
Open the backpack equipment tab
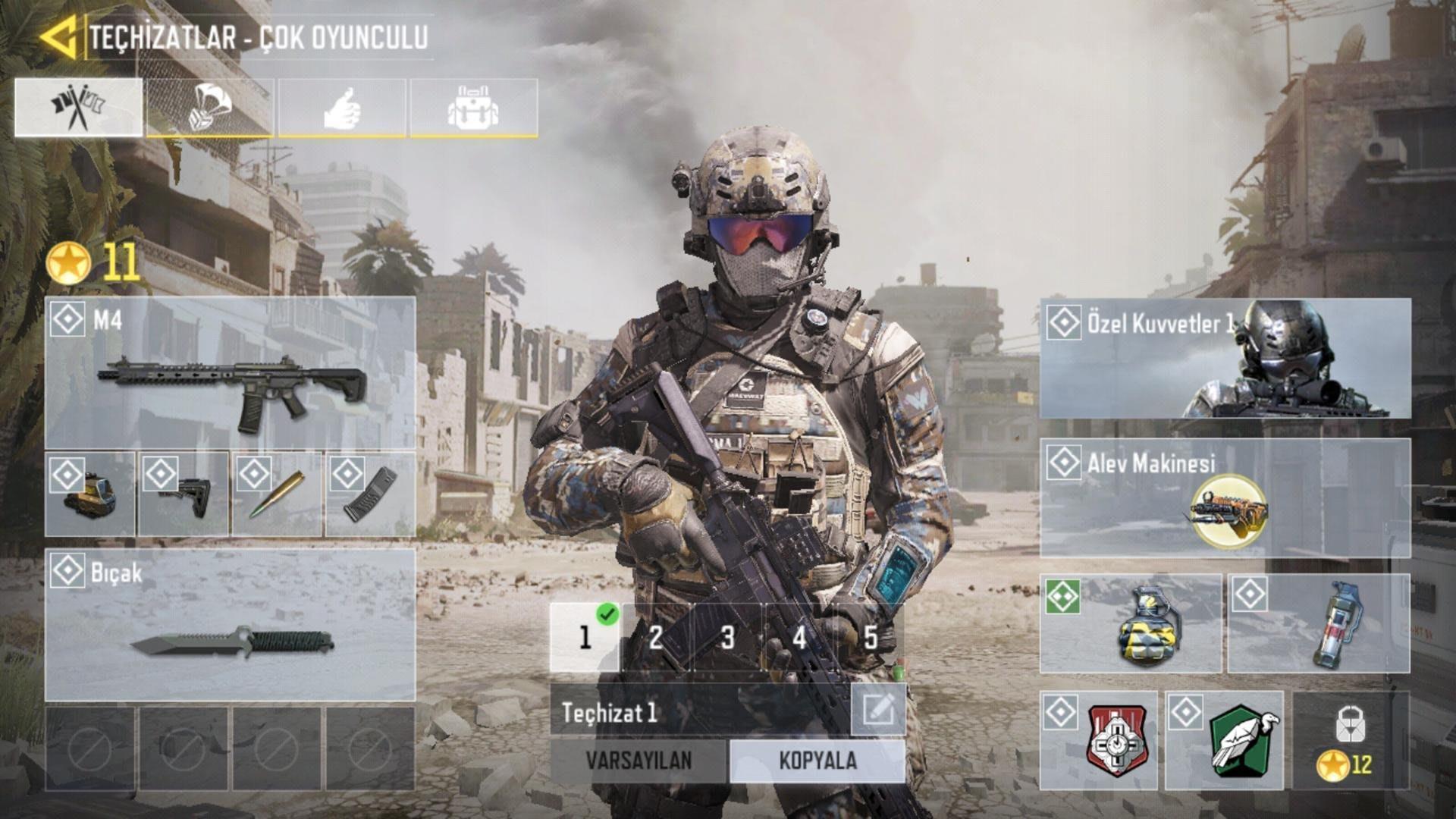click(474, 107)
